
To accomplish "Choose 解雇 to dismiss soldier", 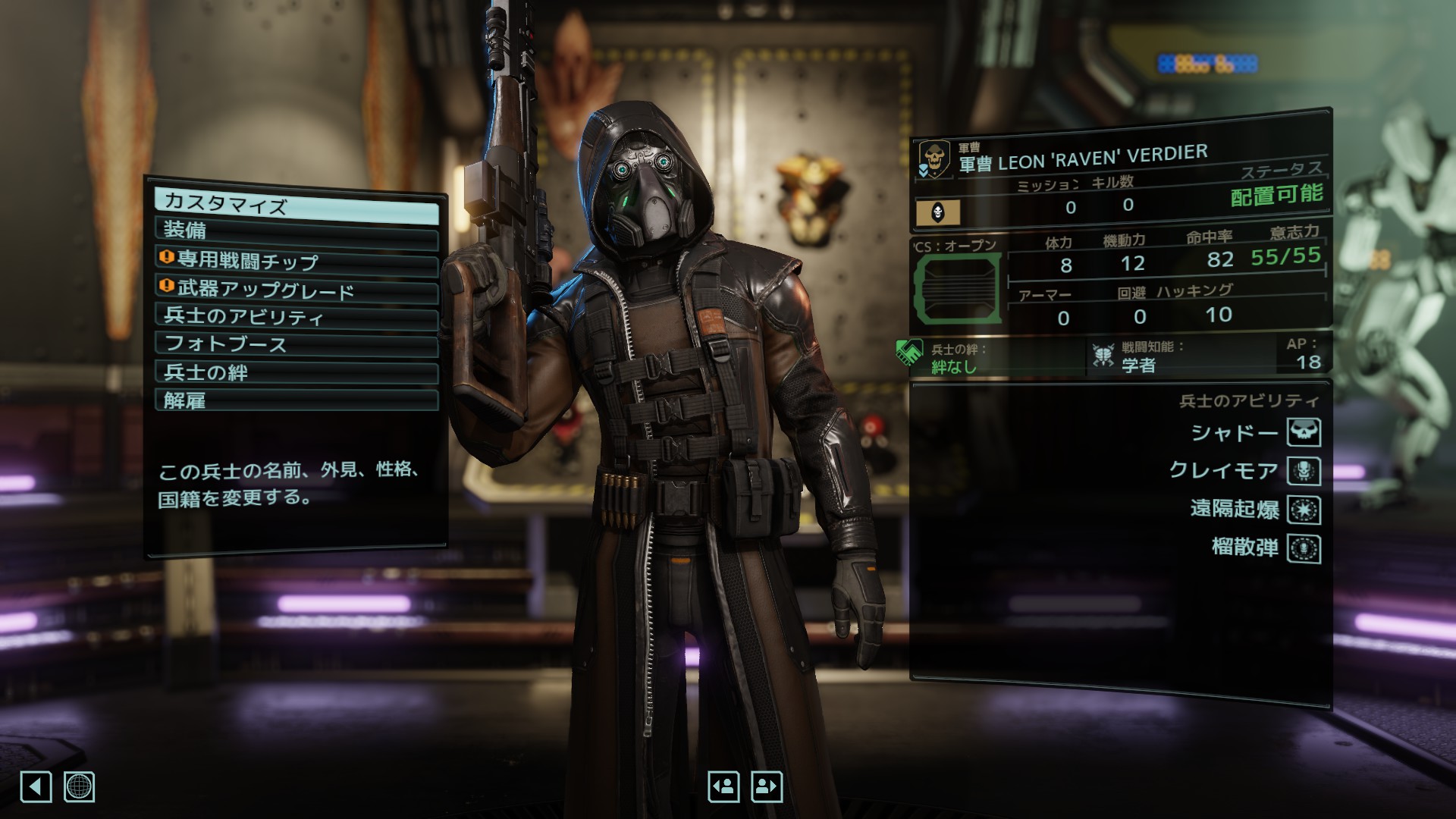I will coord(296,400).
